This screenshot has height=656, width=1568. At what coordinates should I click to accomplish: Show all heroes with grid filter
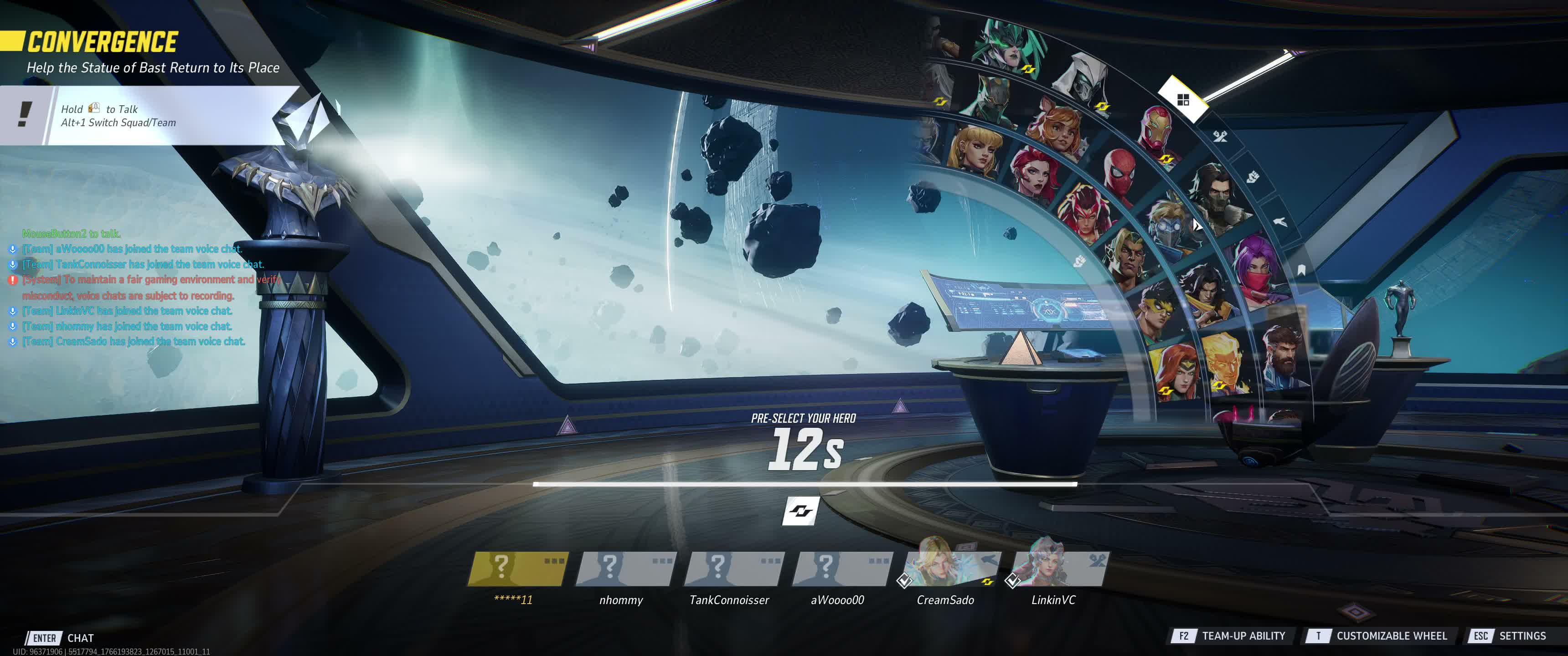pyautogui.click(x=1183, y=100)
